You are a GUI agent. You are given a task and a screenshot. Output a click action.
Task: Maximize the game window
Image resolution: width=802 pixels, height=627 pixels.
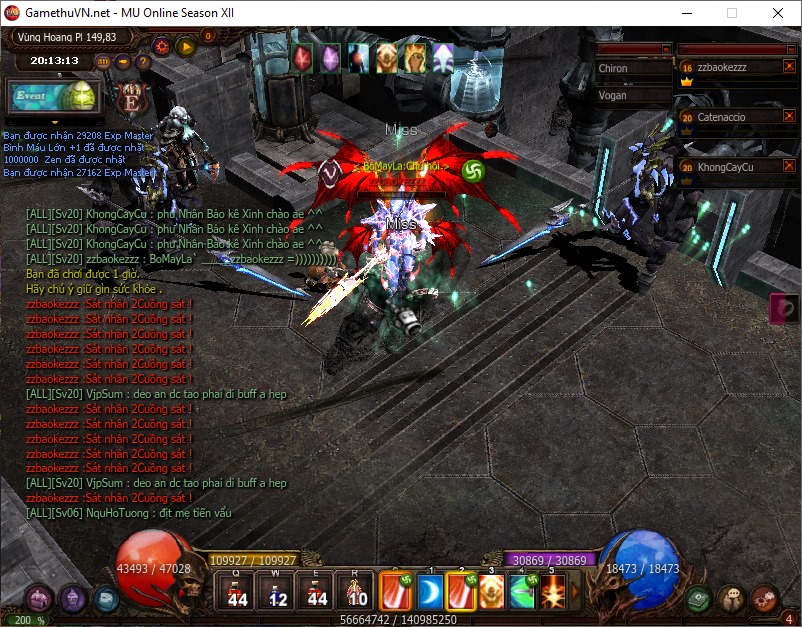732,14
